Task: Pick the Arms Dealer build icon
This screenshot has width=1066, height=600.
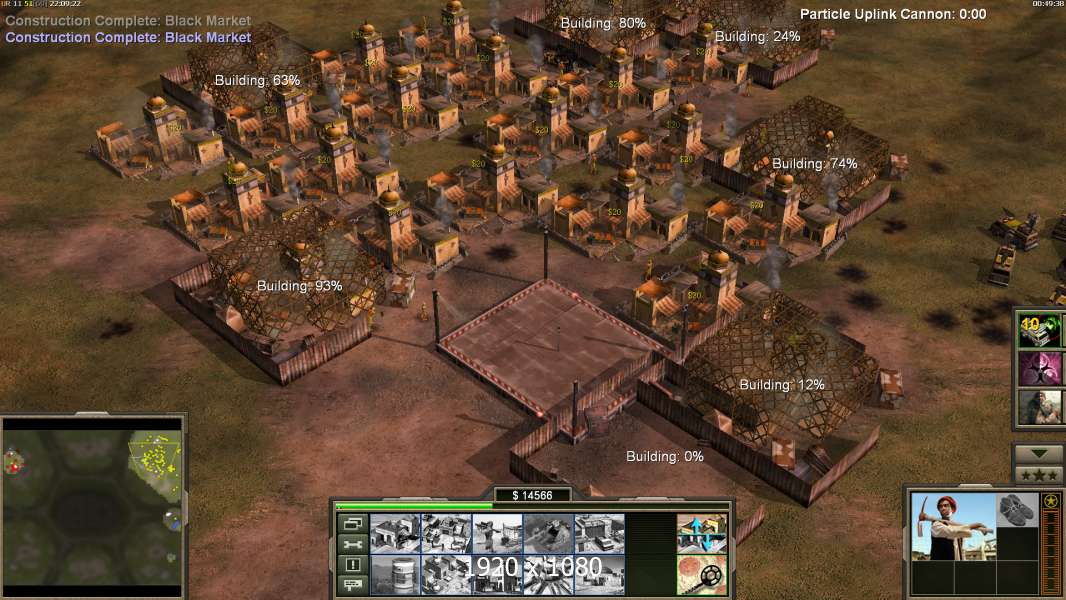Action: 599,534
